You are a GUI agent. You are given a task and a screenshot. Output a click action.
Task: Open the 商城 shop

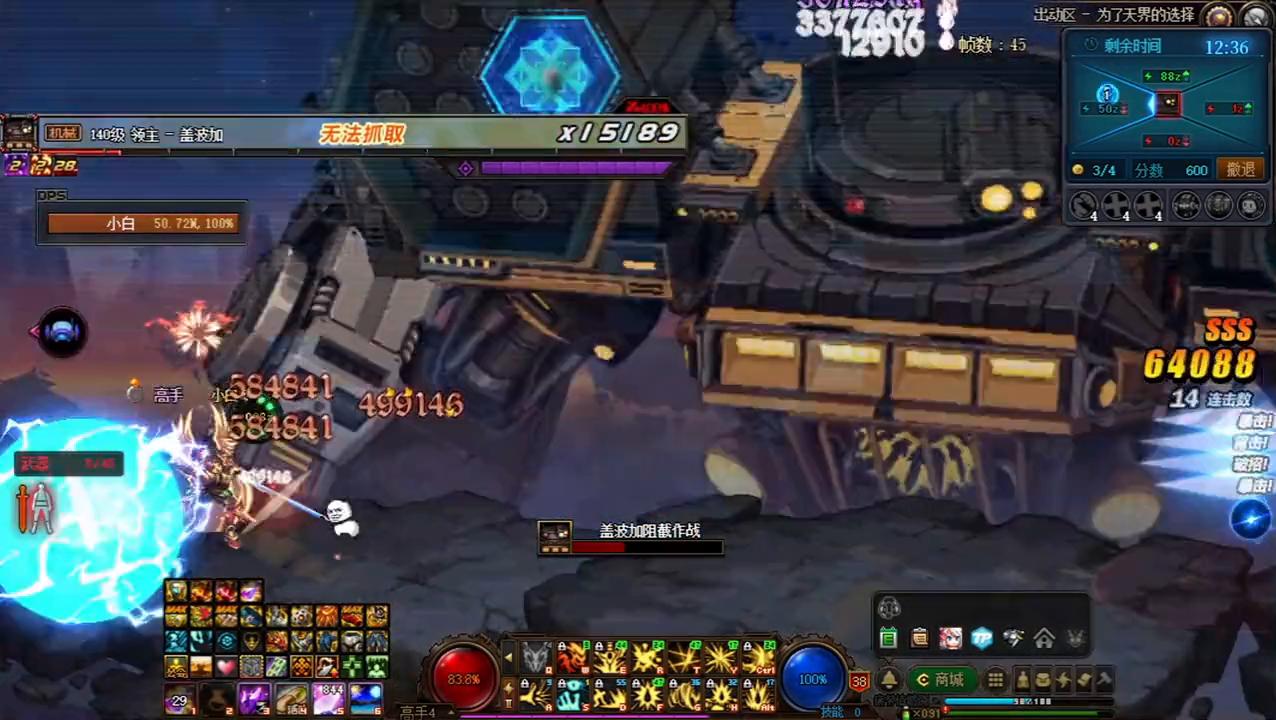point(941,680)
